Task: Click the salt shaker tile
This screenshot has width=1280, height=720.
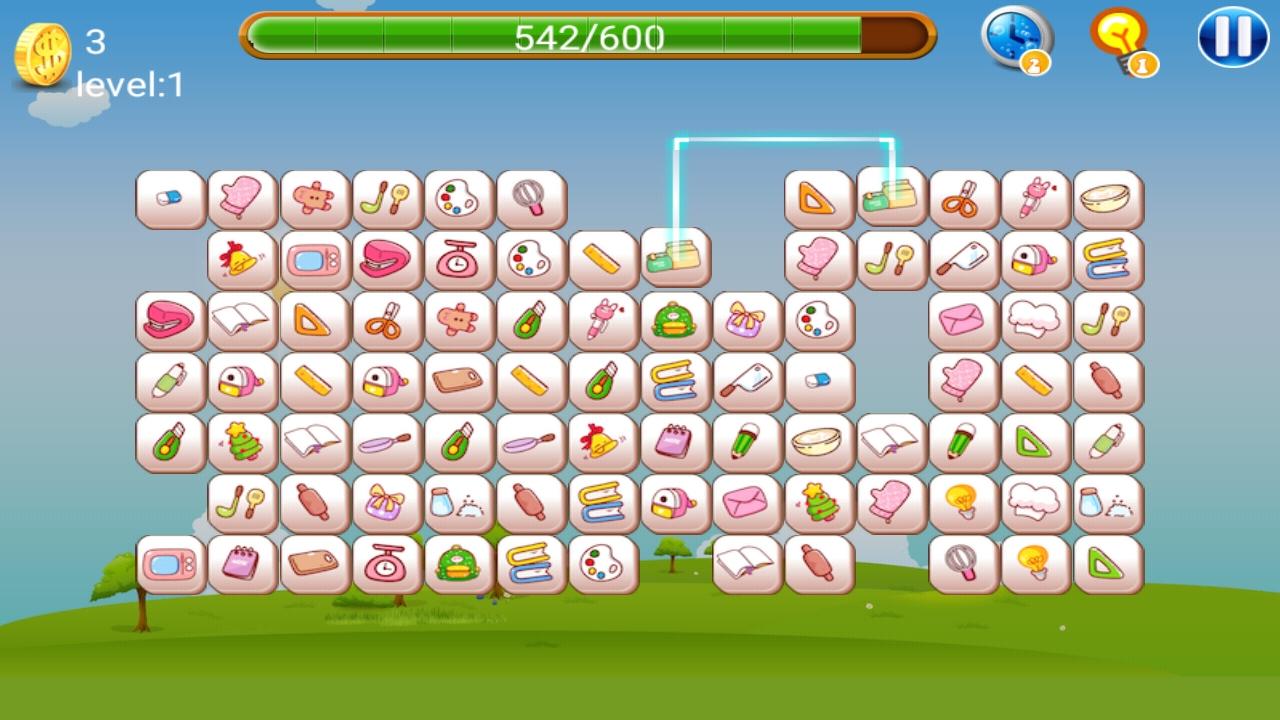Action: (x=459, y=504)
